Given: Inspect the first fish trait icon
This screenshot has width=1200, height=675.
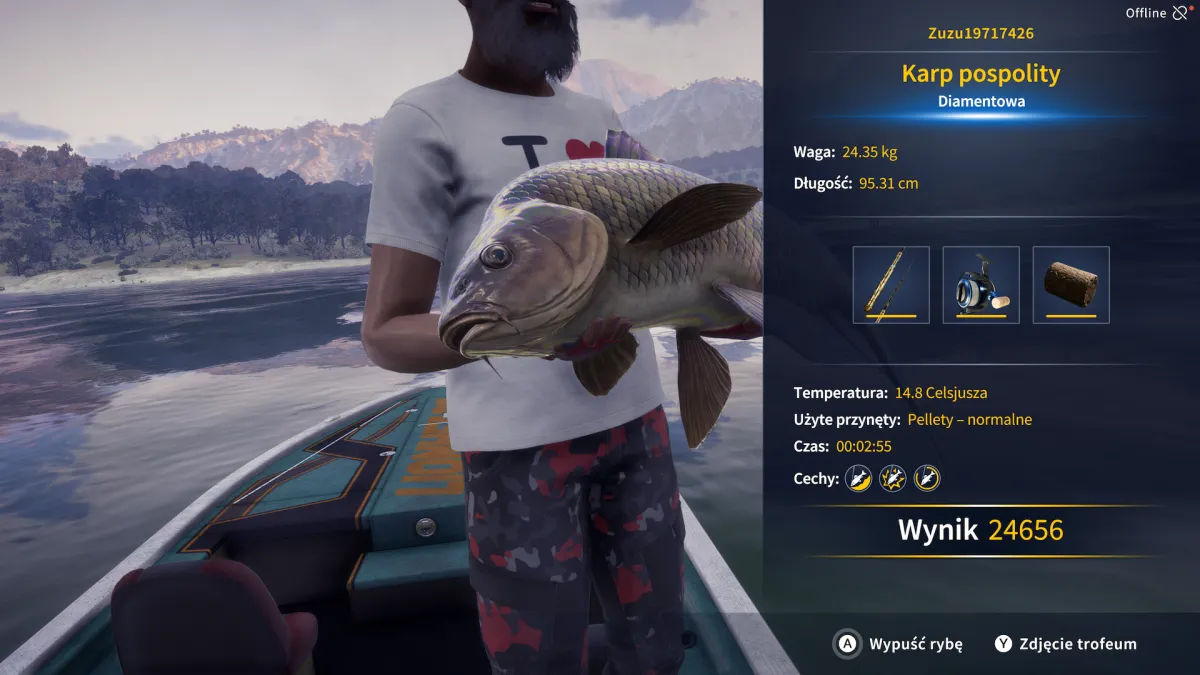Looking at the screenshot, I should pyautogui.click(x=858, y=478).
